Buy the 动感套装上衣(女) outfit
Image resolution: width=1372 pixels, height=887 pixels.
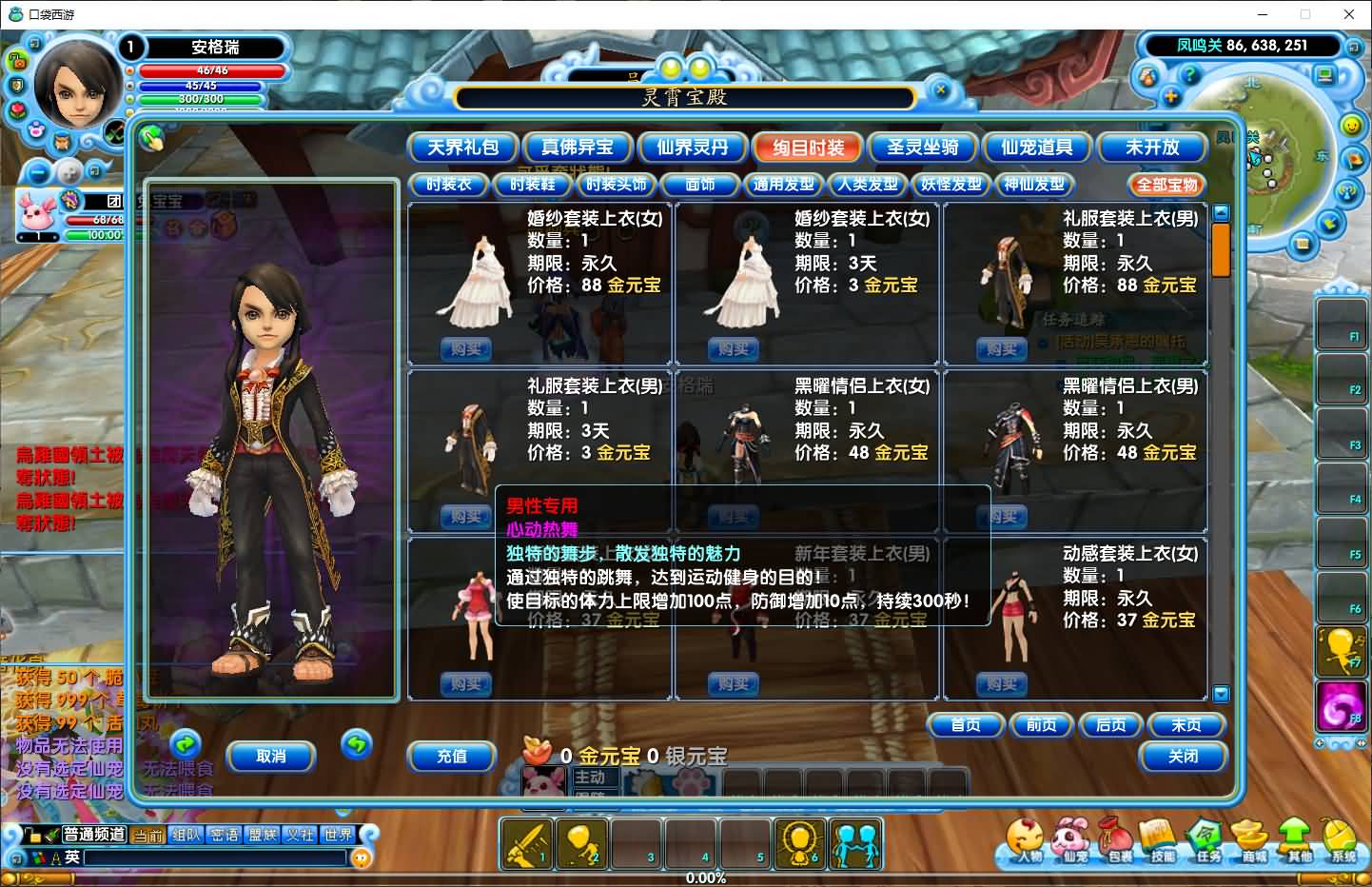[1002, 684]
